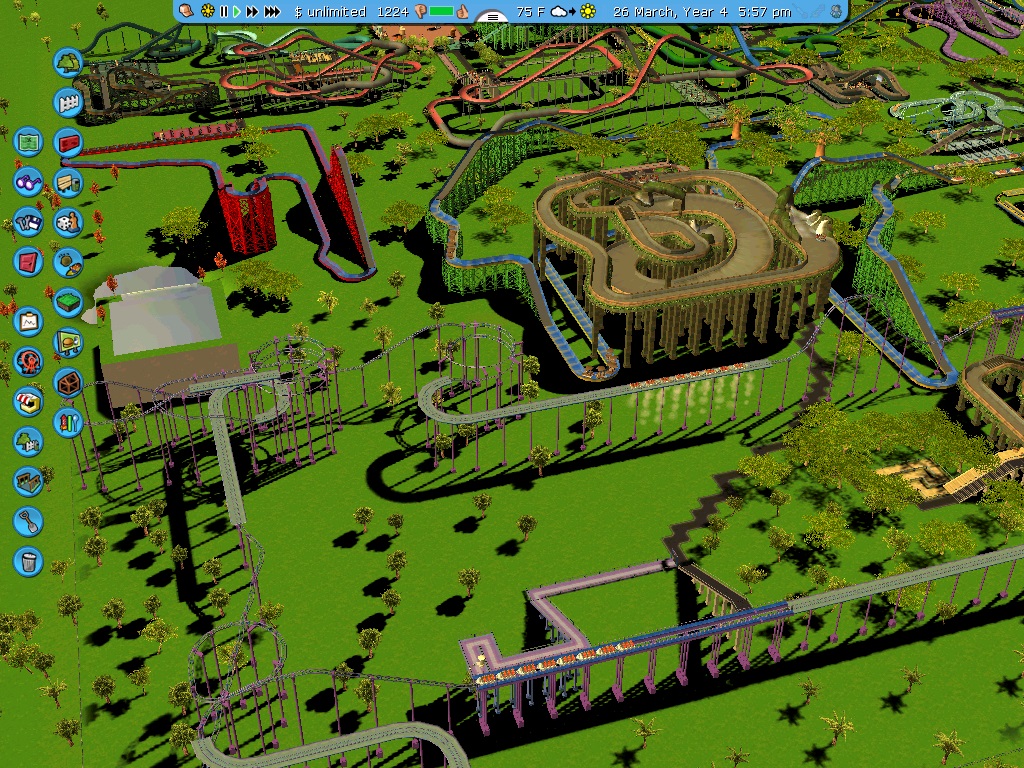Set game speed to double fast-forward

pyautogui.click(x=253, y=12)
